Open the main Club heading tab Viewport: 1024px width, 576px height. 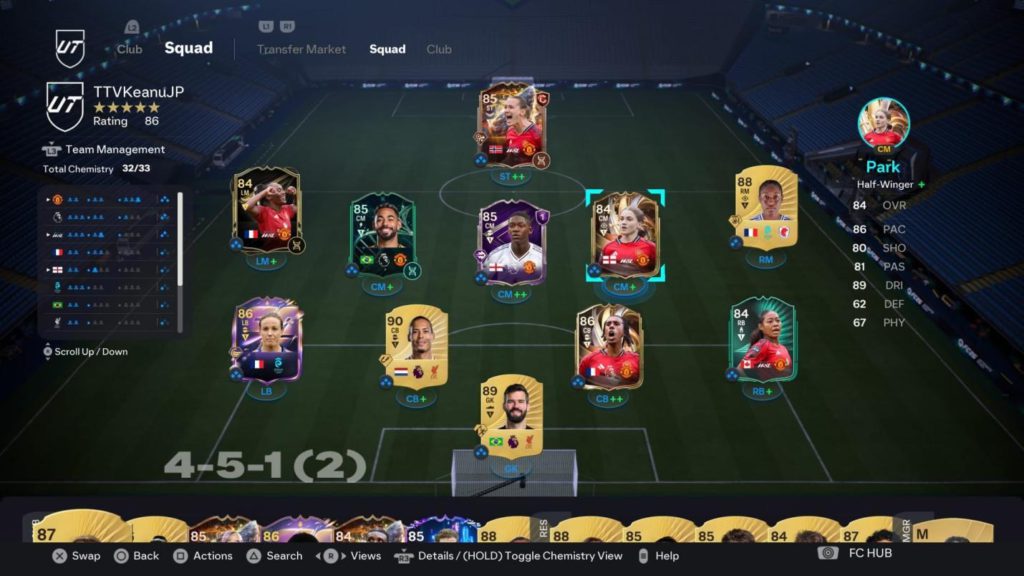coord(130,49)
